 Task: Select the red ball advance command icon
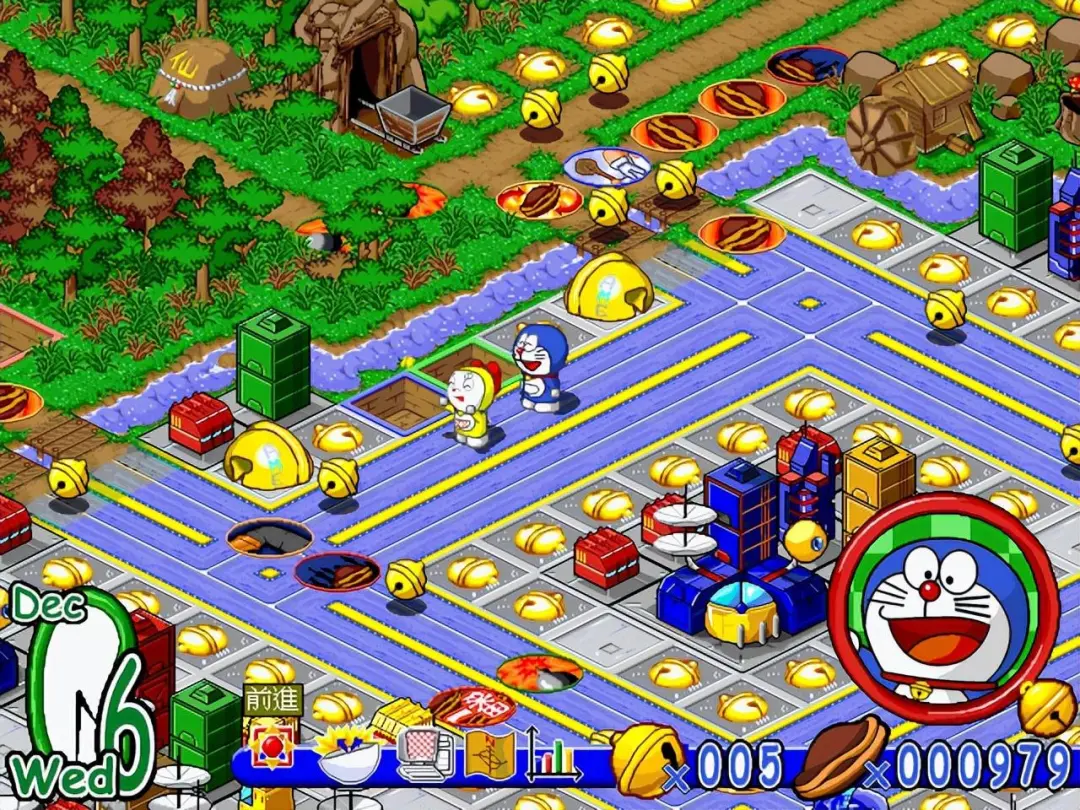point(272,750)
